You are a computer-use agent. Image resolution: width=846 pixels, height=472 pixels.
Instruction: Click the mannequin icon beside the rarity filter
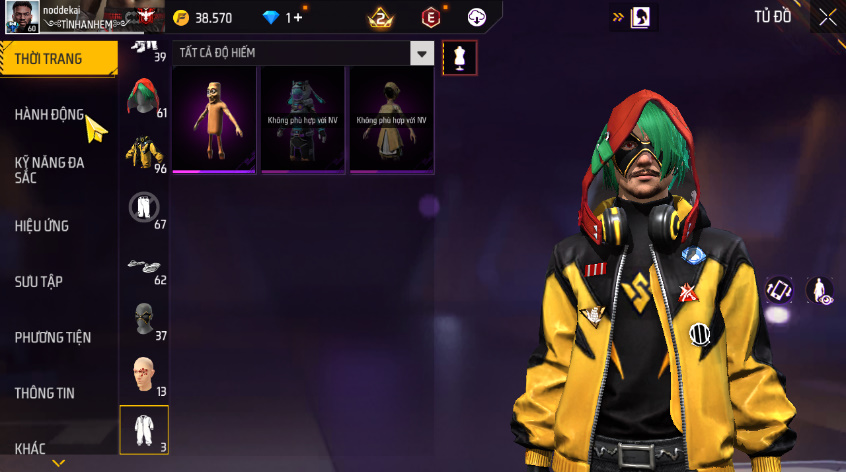pyautogui.click(x=460, y=58)
